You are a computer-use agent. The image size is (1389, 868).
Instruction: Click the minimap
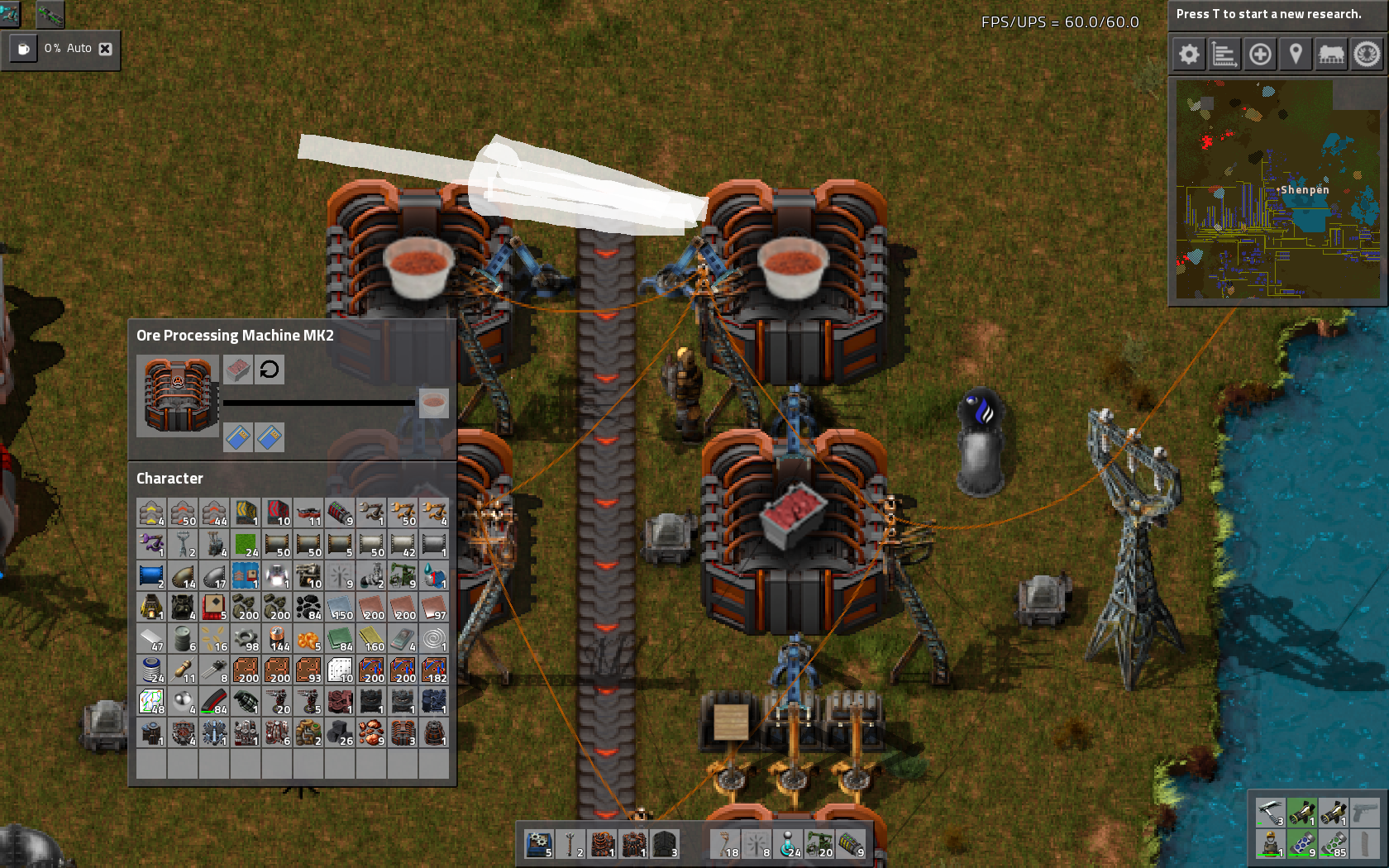1277,189
